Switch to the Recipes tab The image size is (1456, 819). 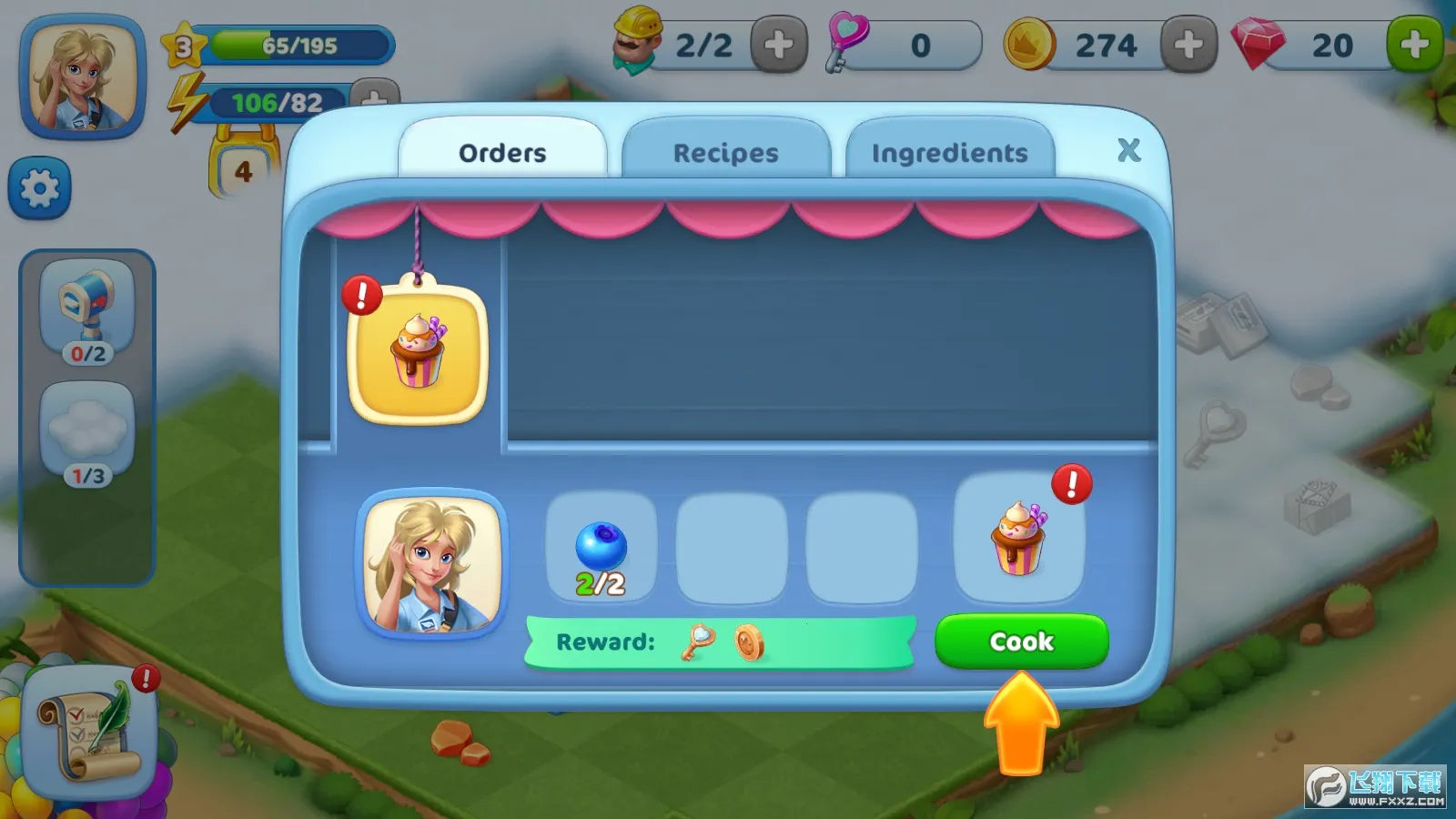pyautogui.click(x=725, y=152)
